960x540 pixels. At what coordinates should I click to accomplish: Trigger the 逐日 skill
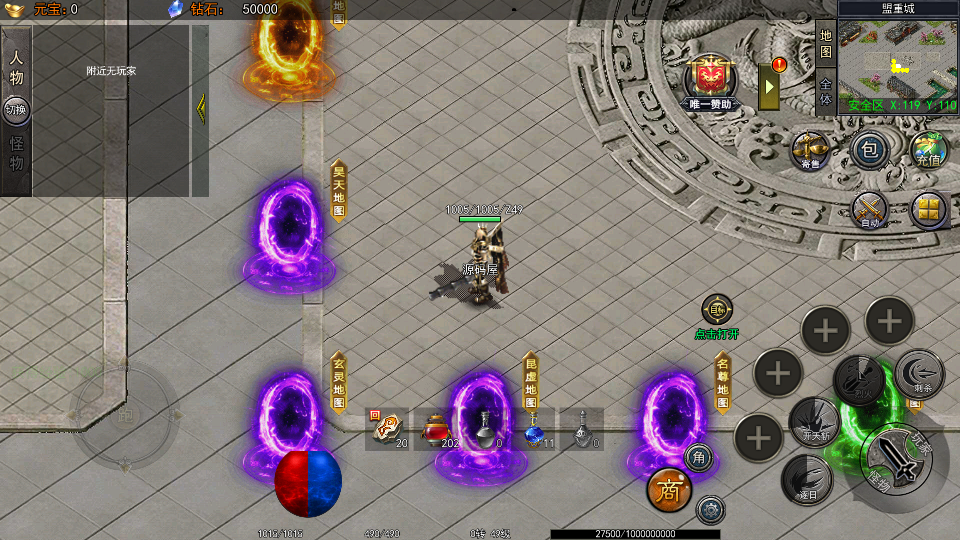point(806,478)
